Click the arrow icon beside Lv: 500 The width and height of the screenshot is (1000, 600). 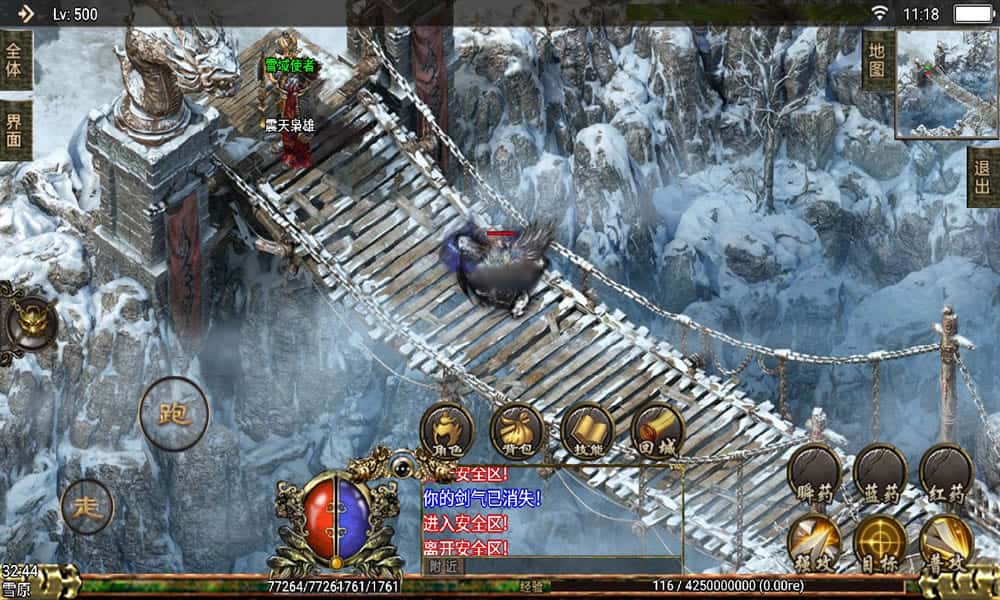26,14
